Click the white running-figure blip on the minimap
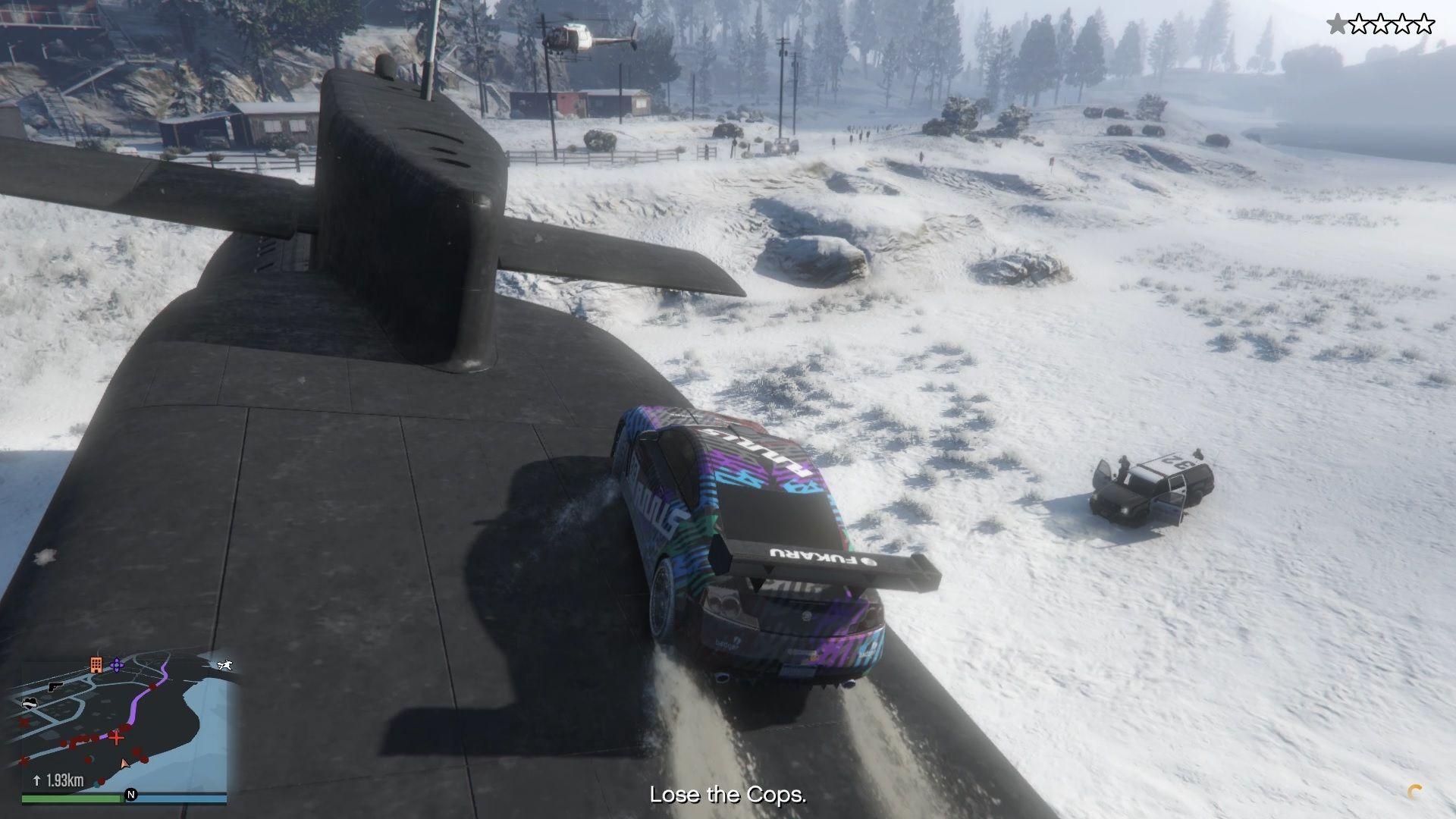 tap(224, 666)
